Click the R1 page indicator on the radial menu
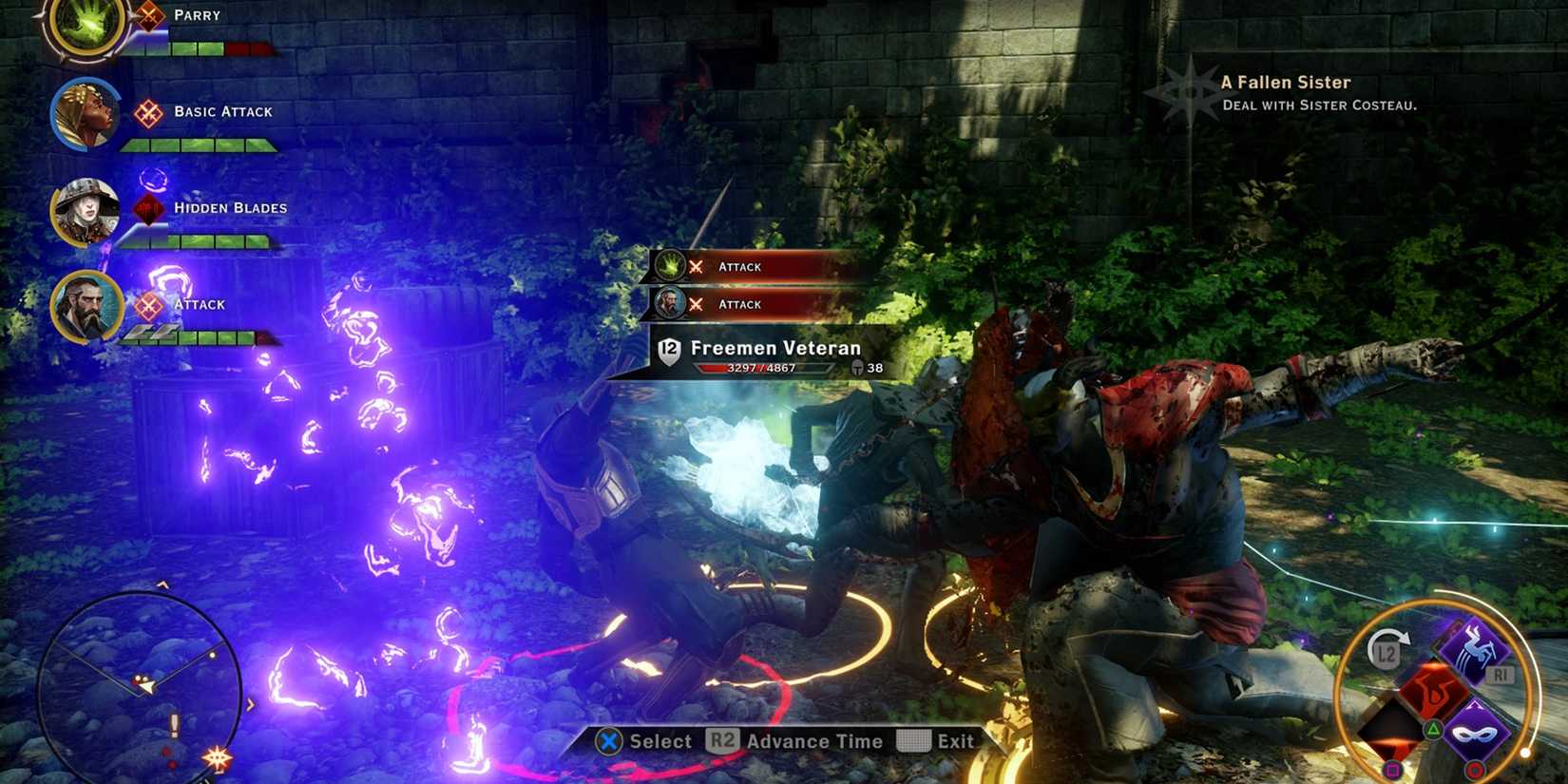This screenshot has height=784, width=1568. click(x=1502, y=673)
